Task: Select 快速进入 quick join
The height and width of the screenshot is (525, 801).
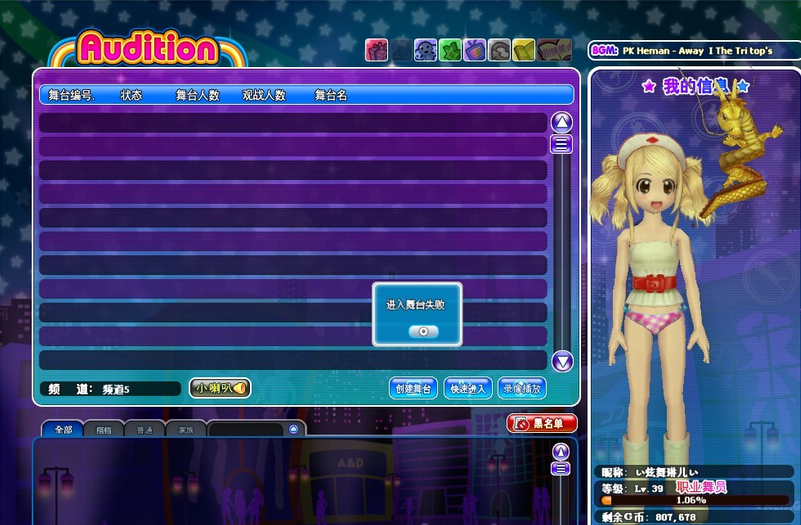Action: [467, 388]
